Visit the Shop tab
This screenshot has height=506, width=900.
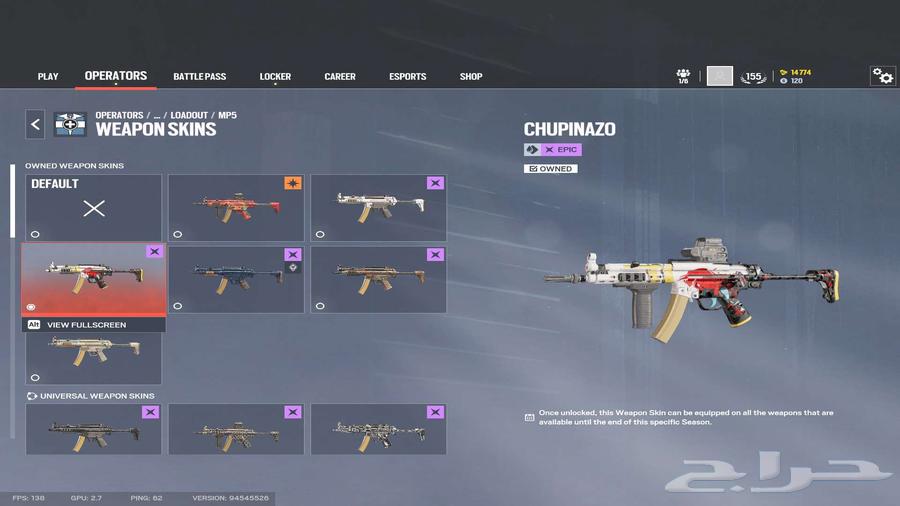471,77
